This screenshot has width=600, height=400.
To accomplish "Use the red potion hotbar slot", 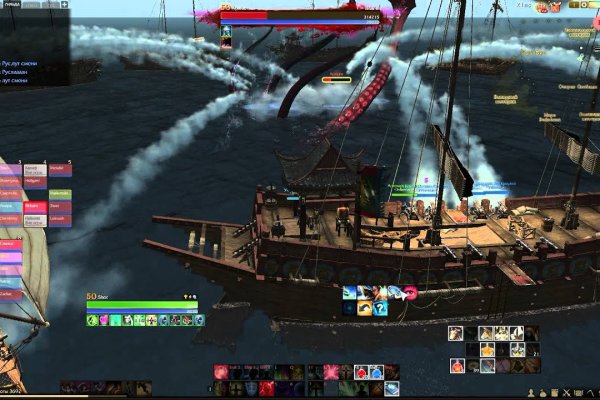I will click(x=361, y=372).
